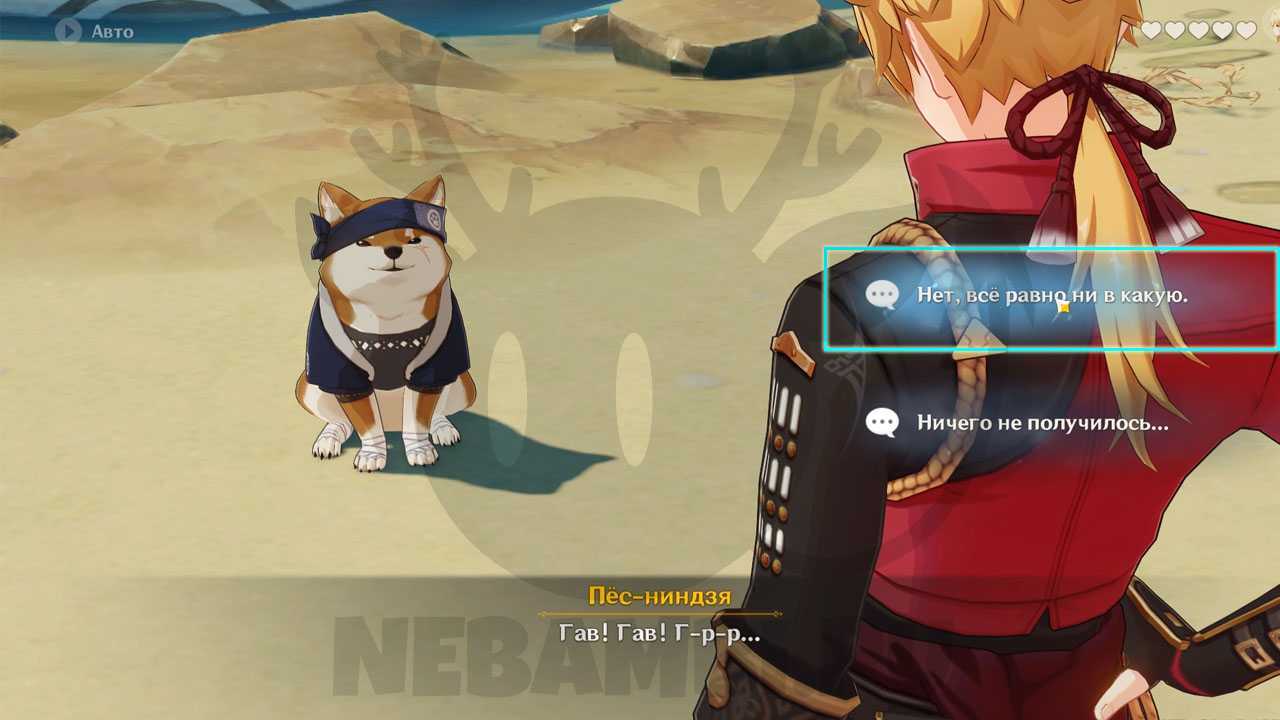Select the "Ничего не получилось..." dialogue option
The image size is (1280, 720).
(x=1041, y=423)
